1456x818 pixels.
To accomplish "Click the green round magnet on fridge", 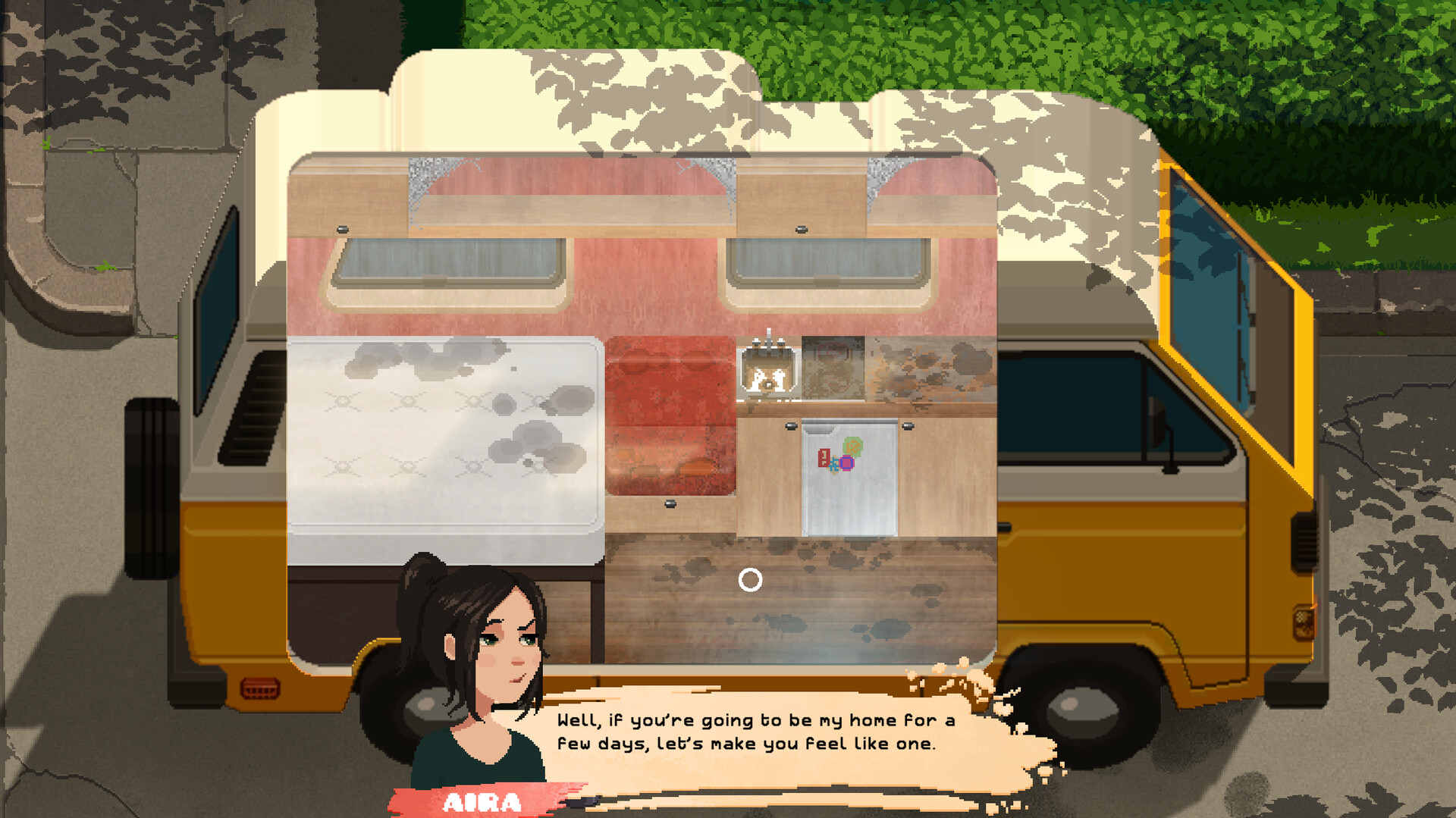I will [x=852, y=447].
